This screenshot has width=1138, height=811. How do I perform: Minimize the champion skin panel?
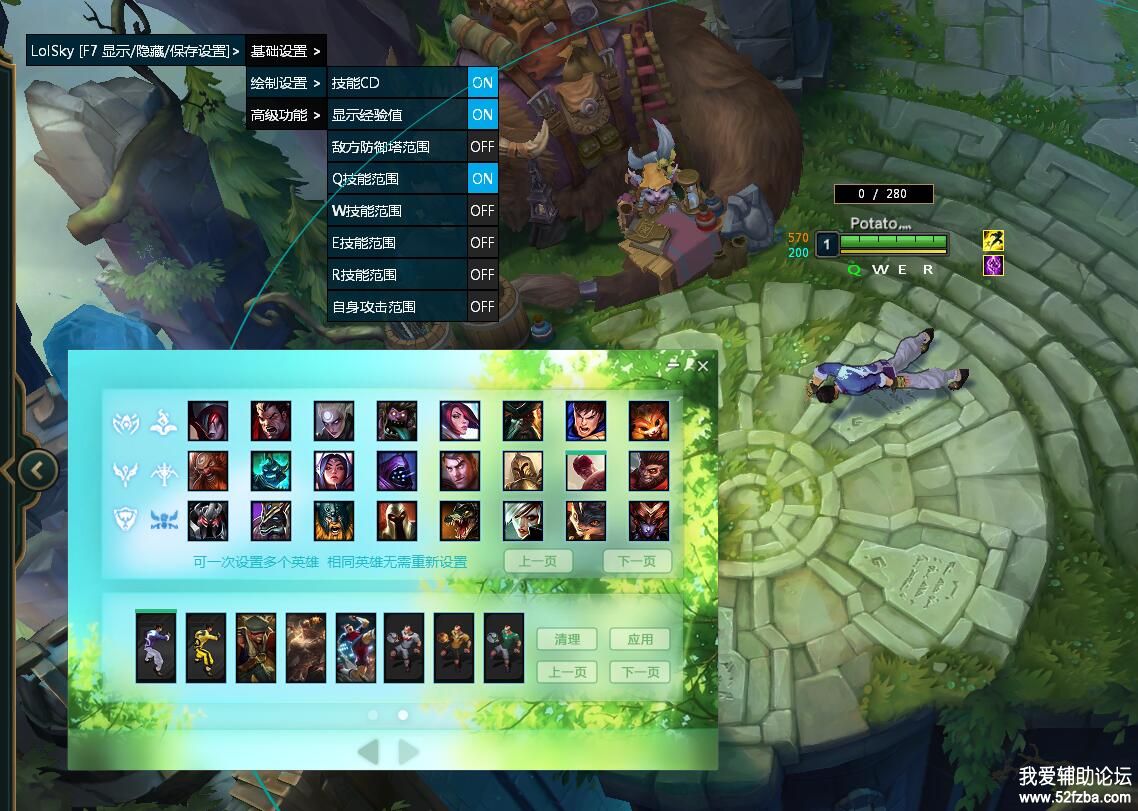point(675,366)
